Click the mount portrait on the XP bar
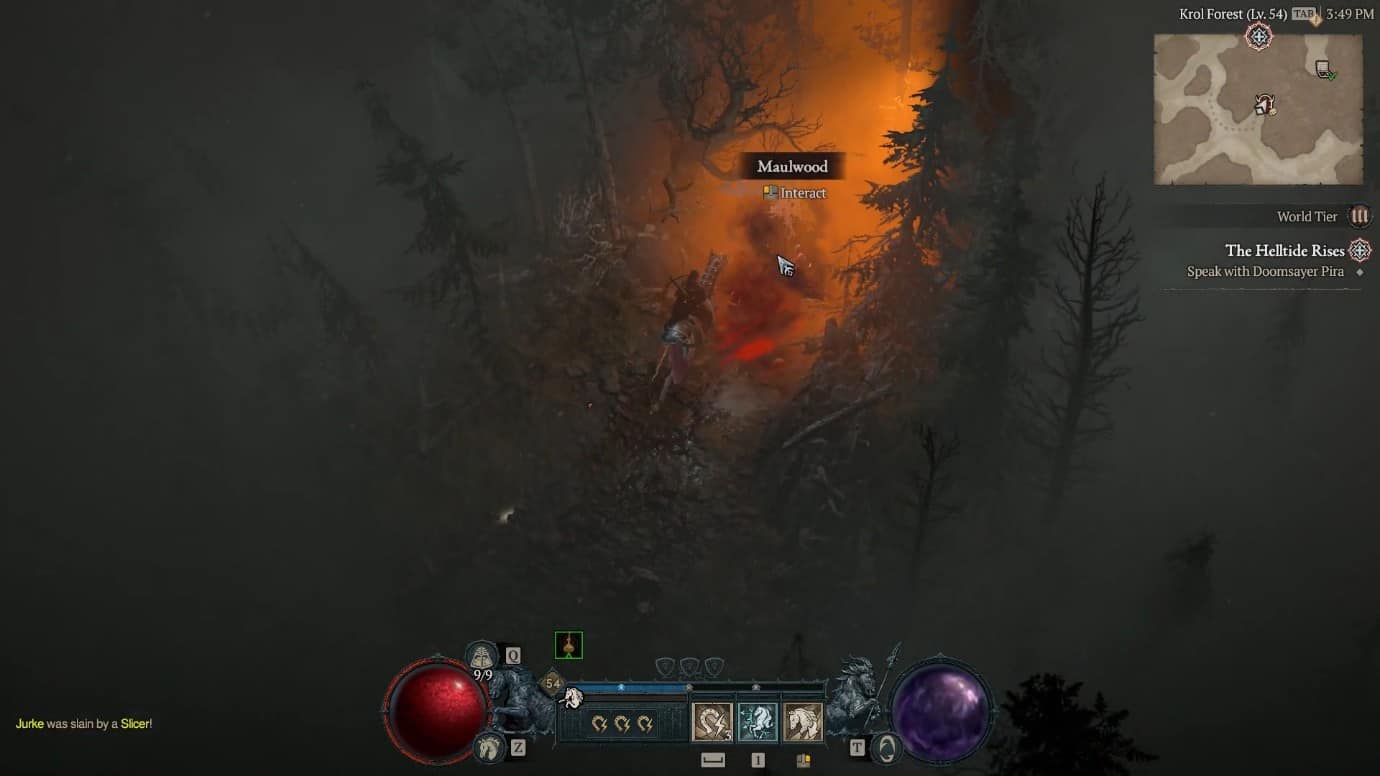The width and height of the screenshot is (1380, 776). click(x=572, y=698)
